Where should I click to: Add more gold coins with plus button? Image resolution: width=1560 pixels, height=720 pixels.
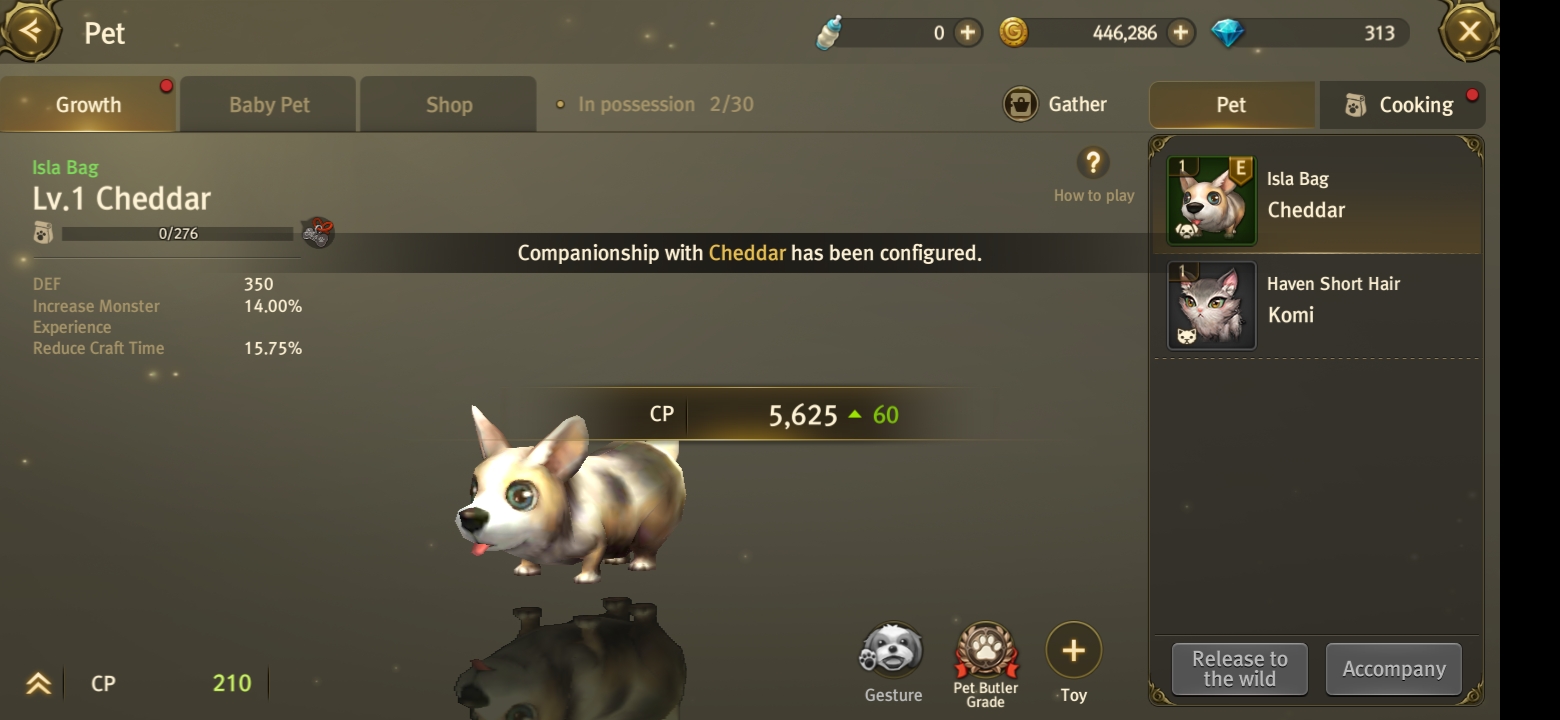(1181, 33)
